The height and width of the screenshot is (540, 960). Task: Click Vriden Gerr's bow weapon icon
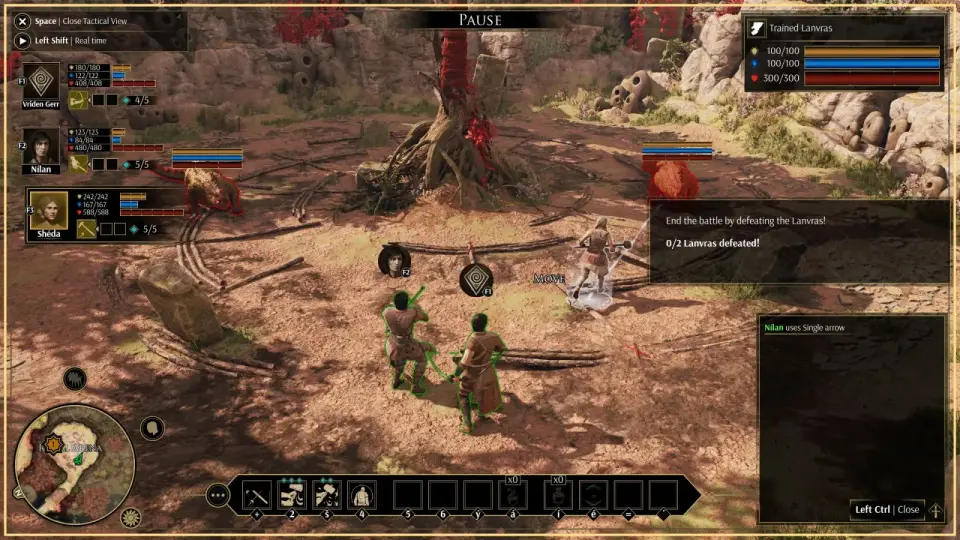[x=77, y=100]
